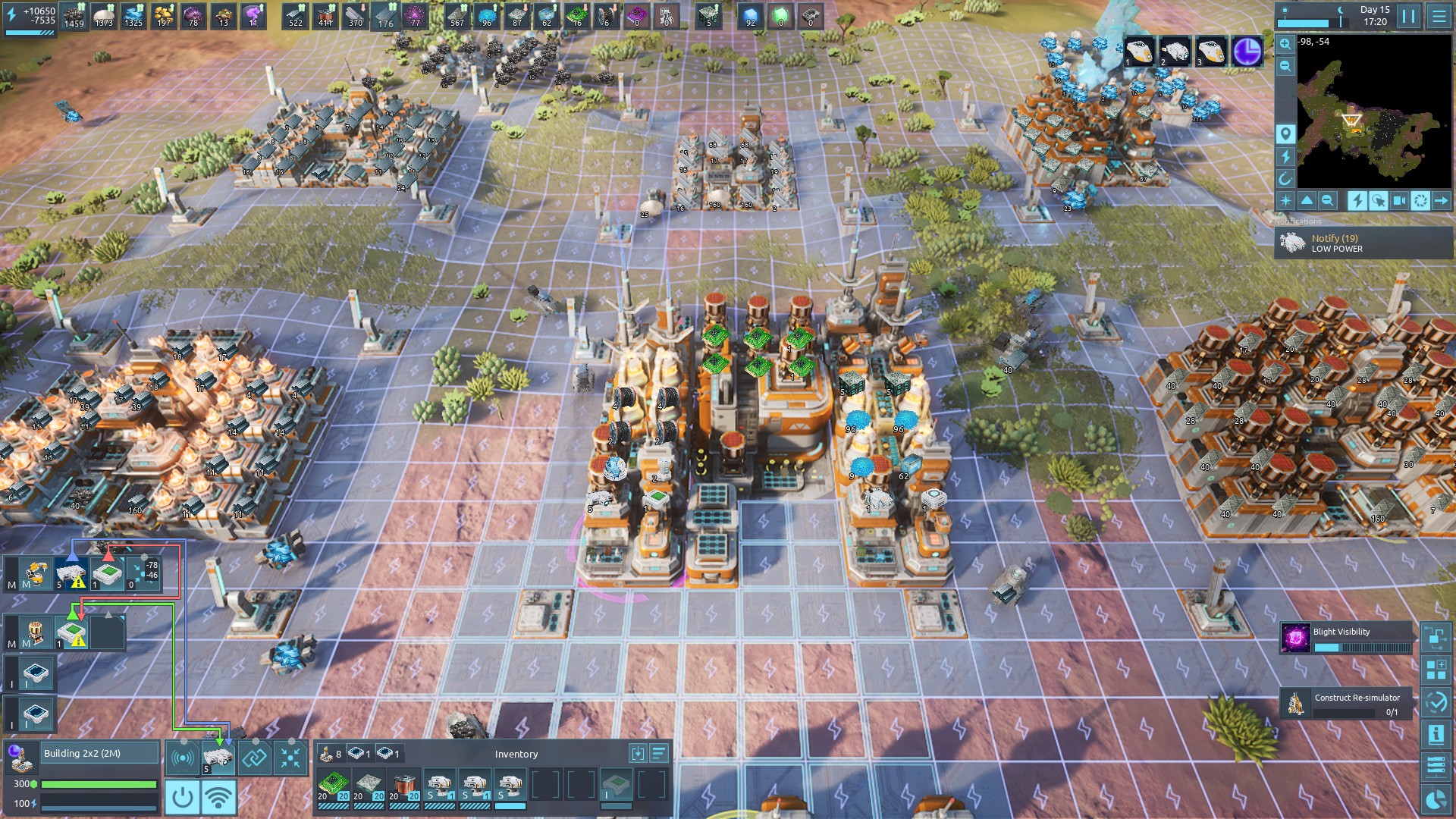1456x819 pixels.
Task: Select the green circuit board inventory slot
Action: (x=333, y=786)
